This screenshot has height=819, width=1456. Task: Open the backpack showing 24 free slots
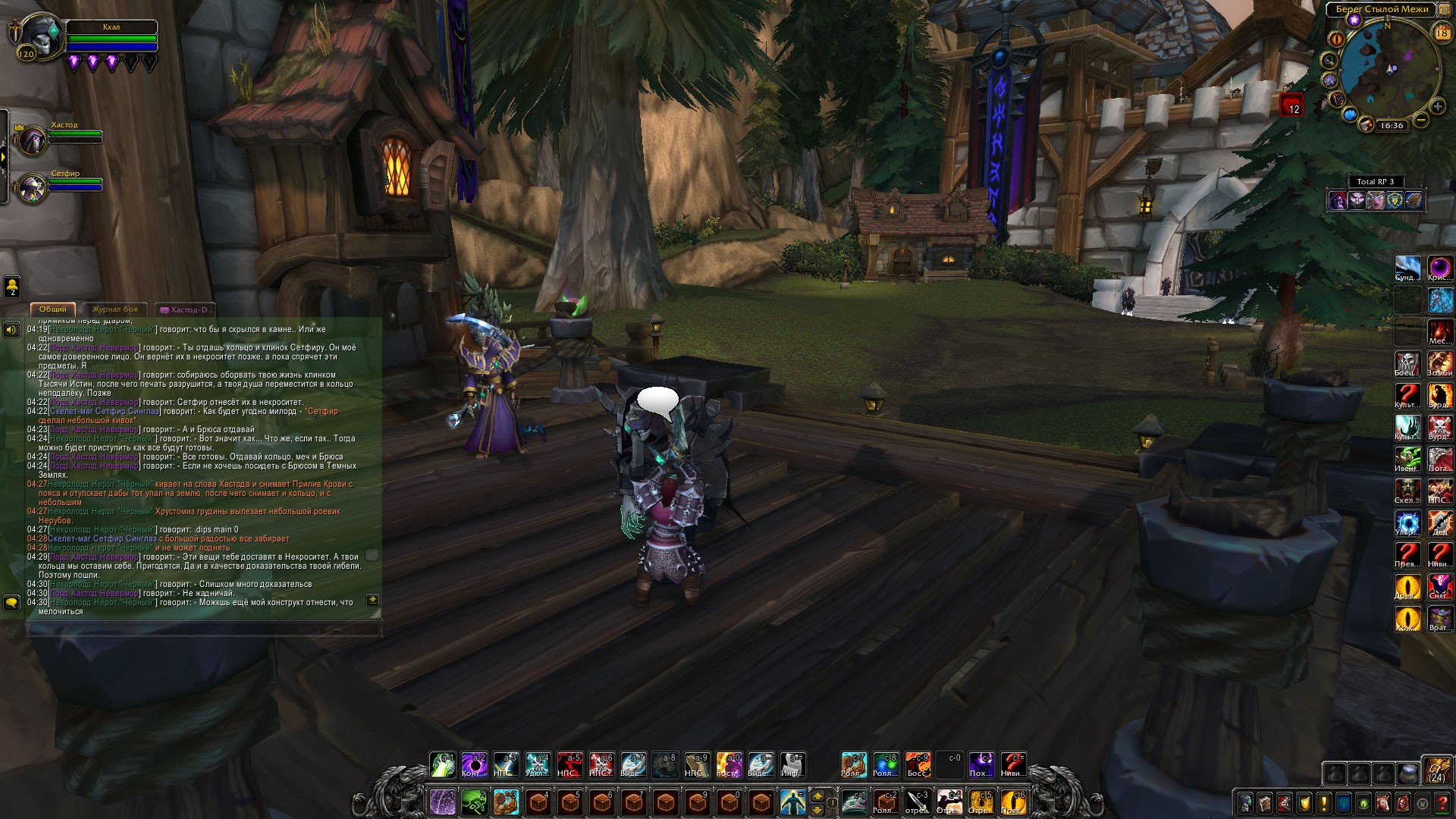pyautogui.click(x=1436, y=770)
